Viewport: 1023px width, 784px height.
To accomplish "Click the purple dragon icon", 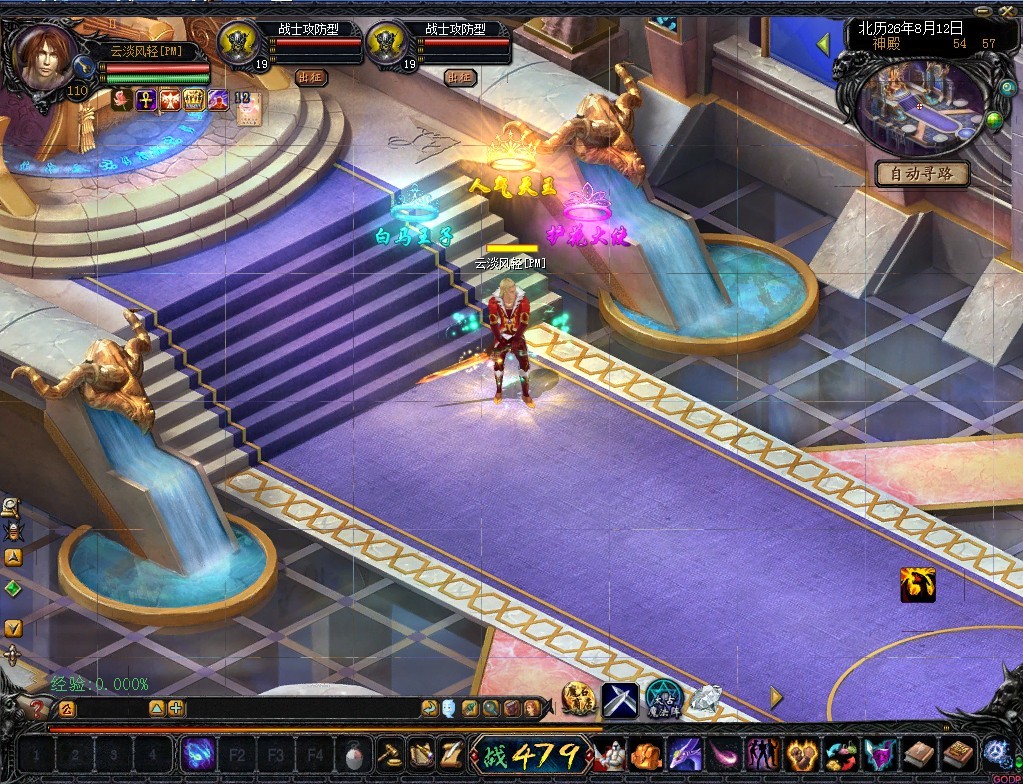I will [x=685, y=752].
